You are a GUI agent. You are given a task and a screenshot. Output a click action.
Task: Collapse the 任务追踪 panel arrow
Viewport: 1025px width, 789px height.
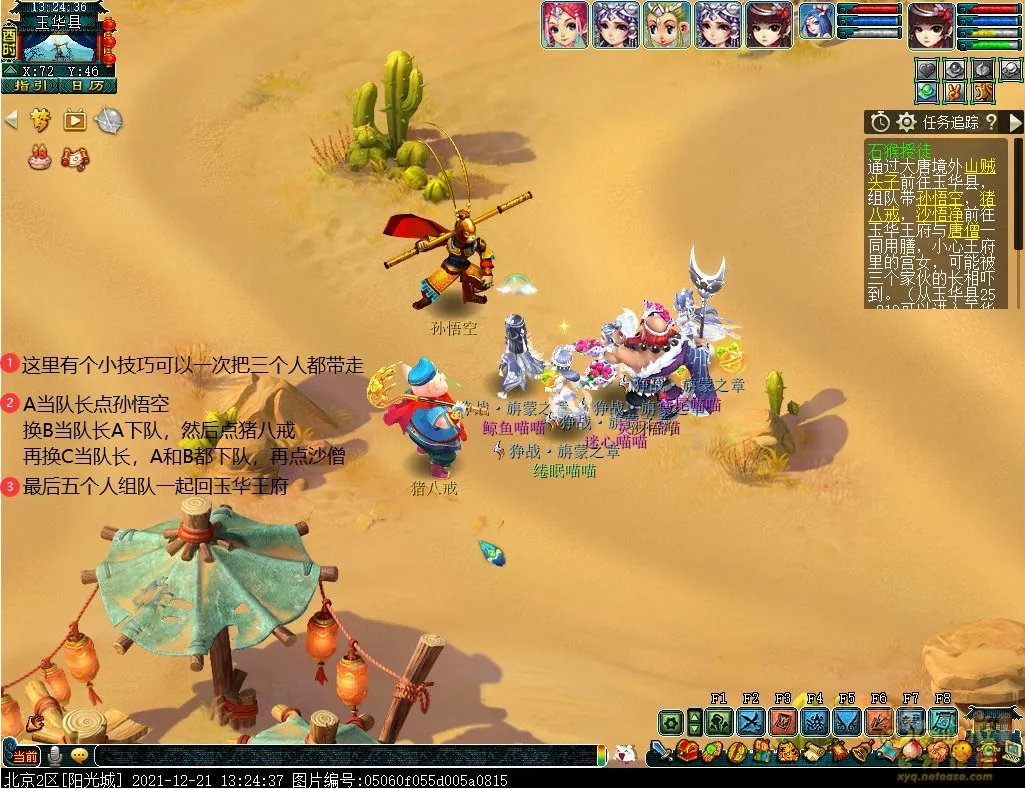point(1015,122)
